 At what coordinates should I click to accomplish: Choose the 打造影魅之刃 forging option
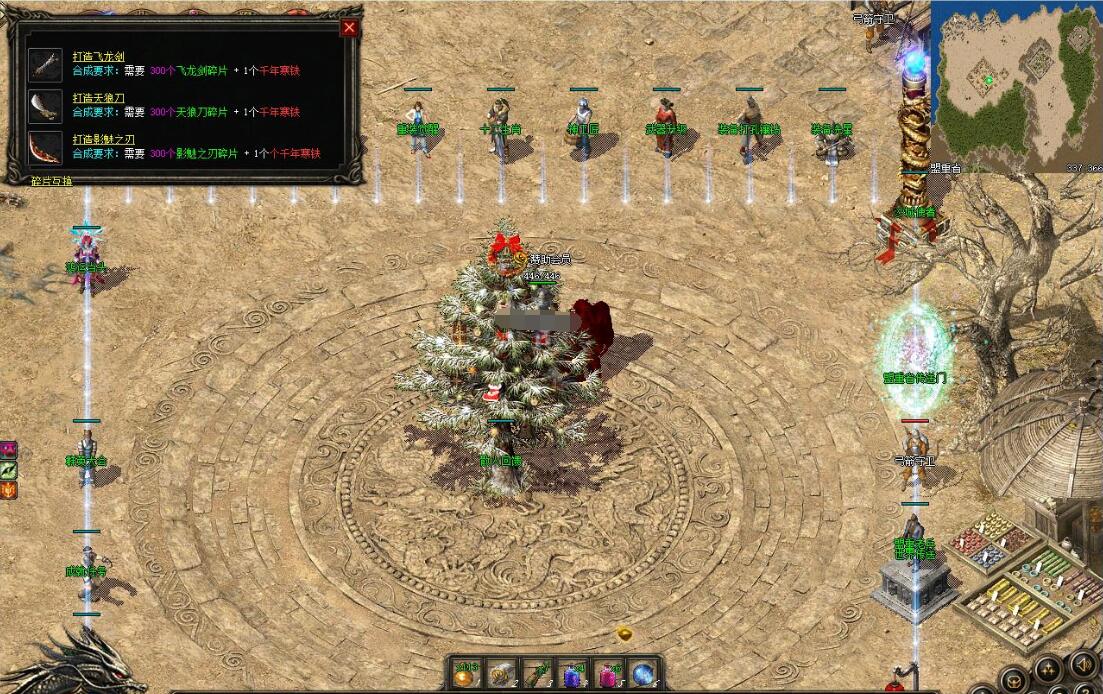click(x=104, y=139)
